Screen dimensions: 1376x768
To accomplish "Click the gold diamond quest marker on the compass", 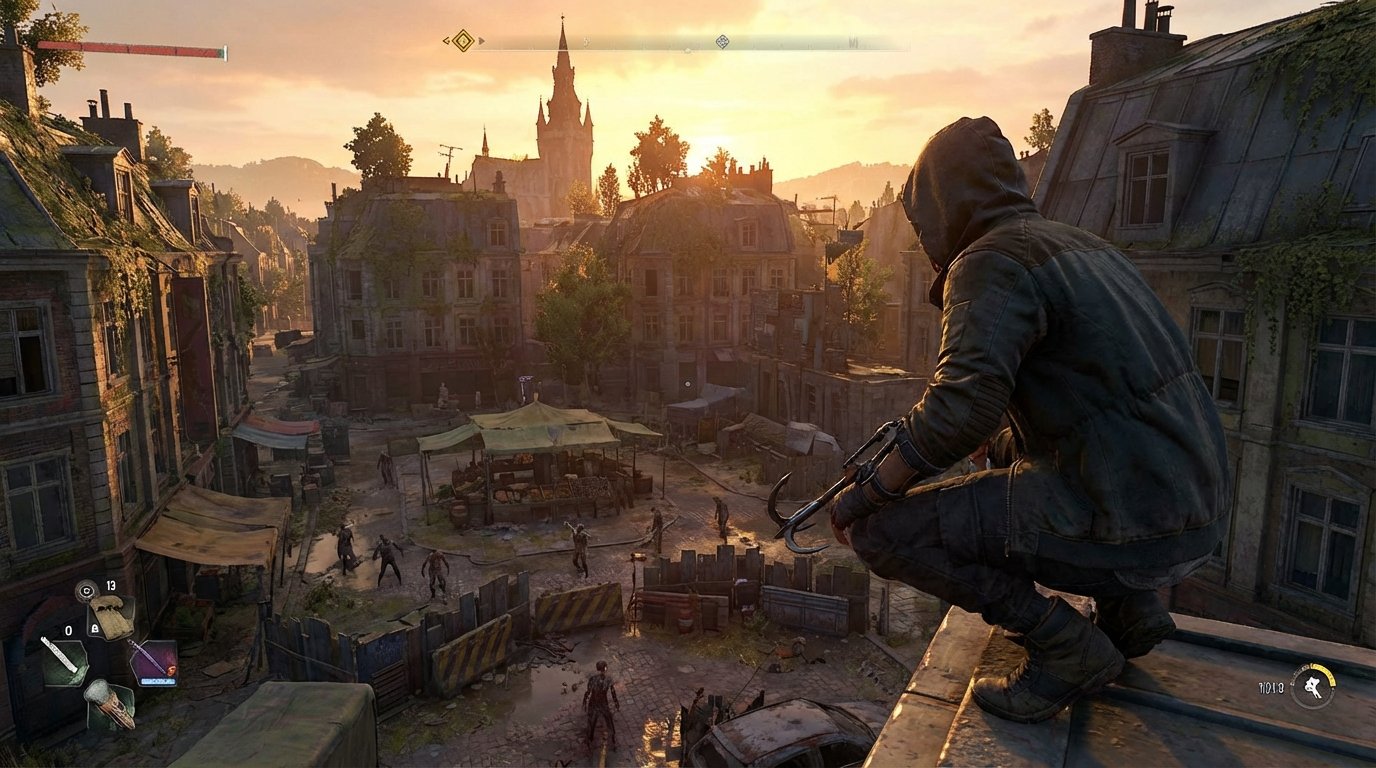I will [461, 42].
